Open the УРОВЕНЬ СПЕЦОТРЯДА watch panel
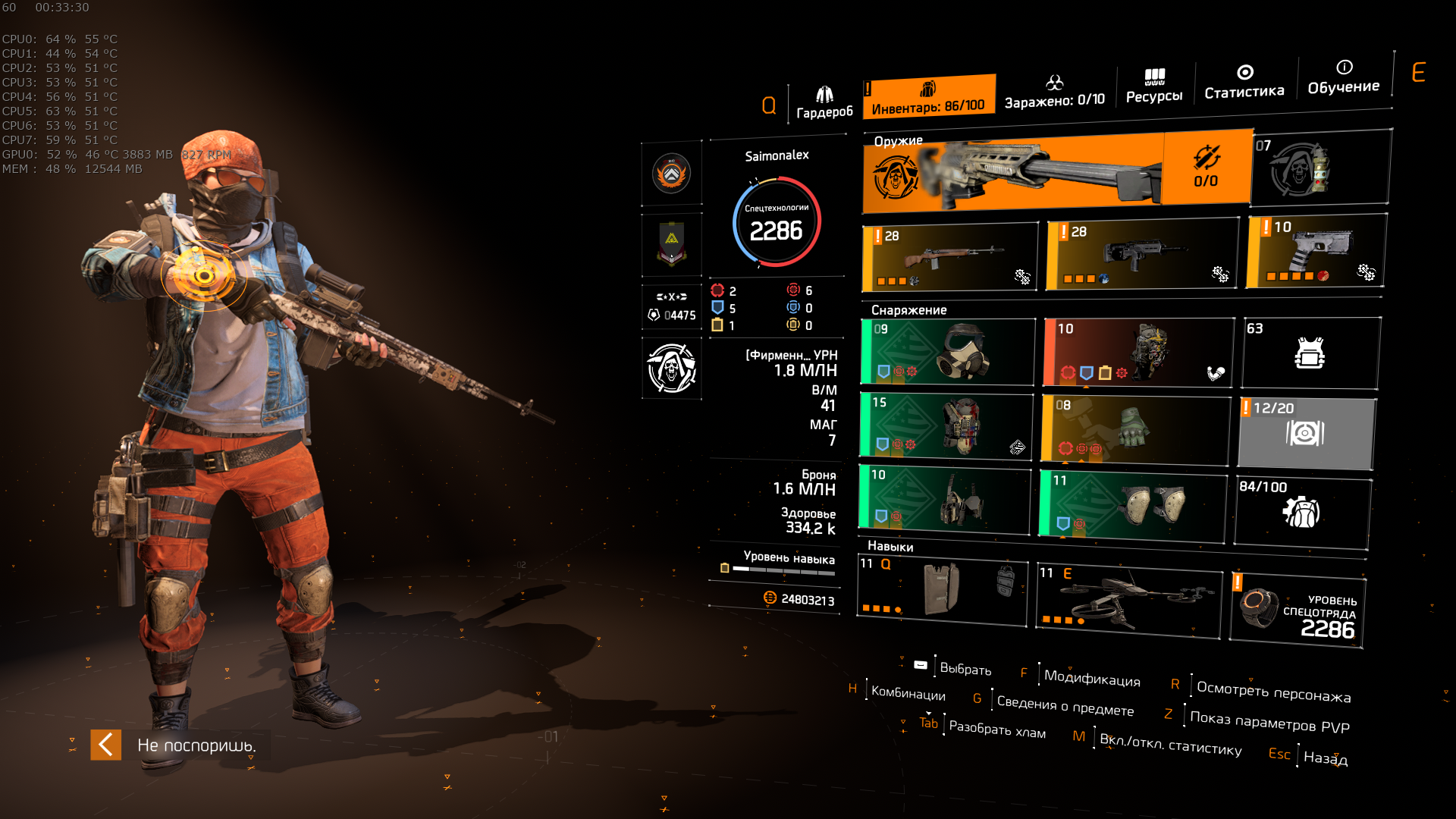Image resolution: width=1456 pixels, height=819 pixels. [1298, 611]
